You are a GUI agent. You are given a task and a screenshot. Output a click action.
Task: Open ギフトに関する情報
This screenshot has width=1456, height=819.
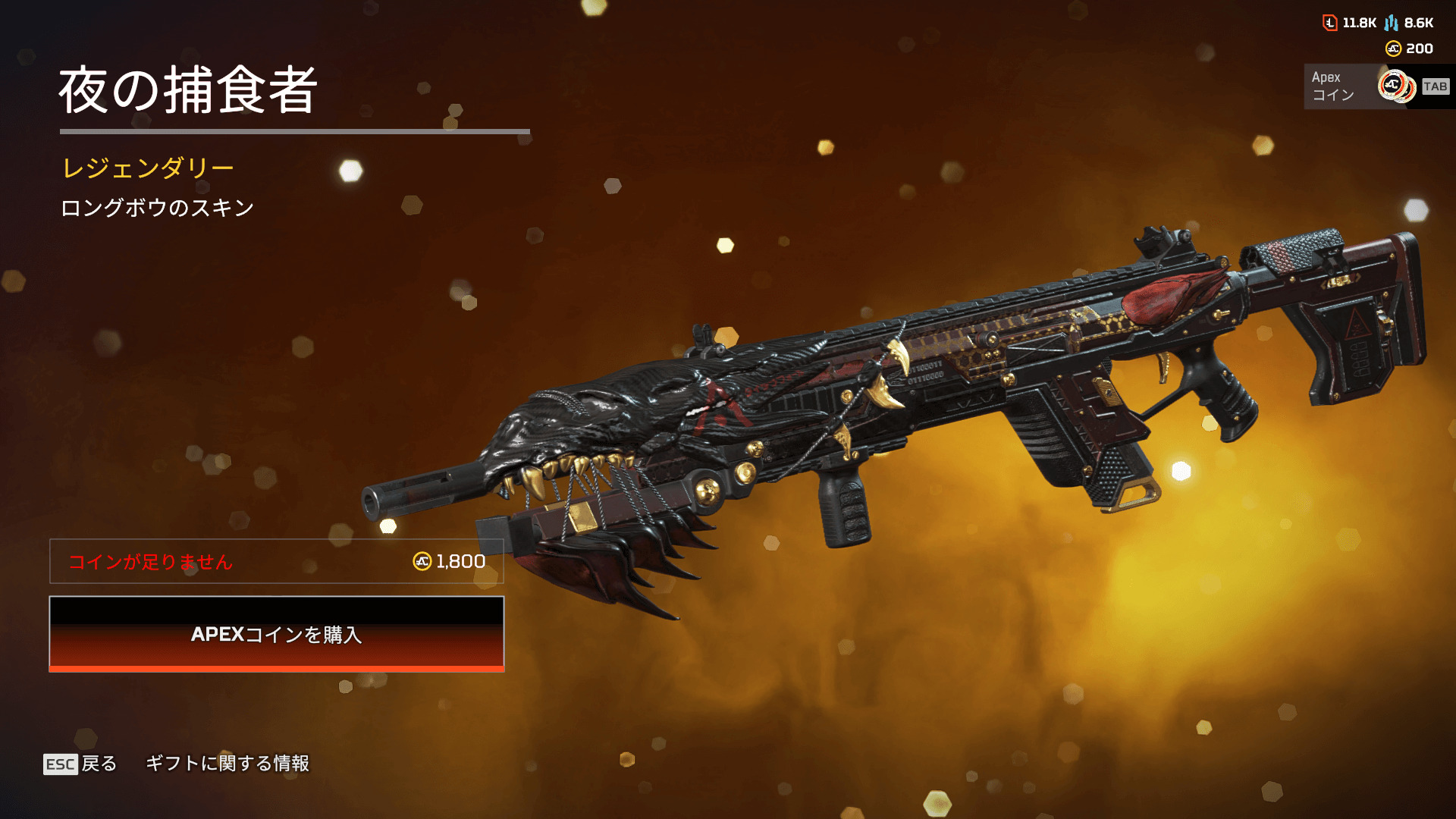click(x=227, y=764)
